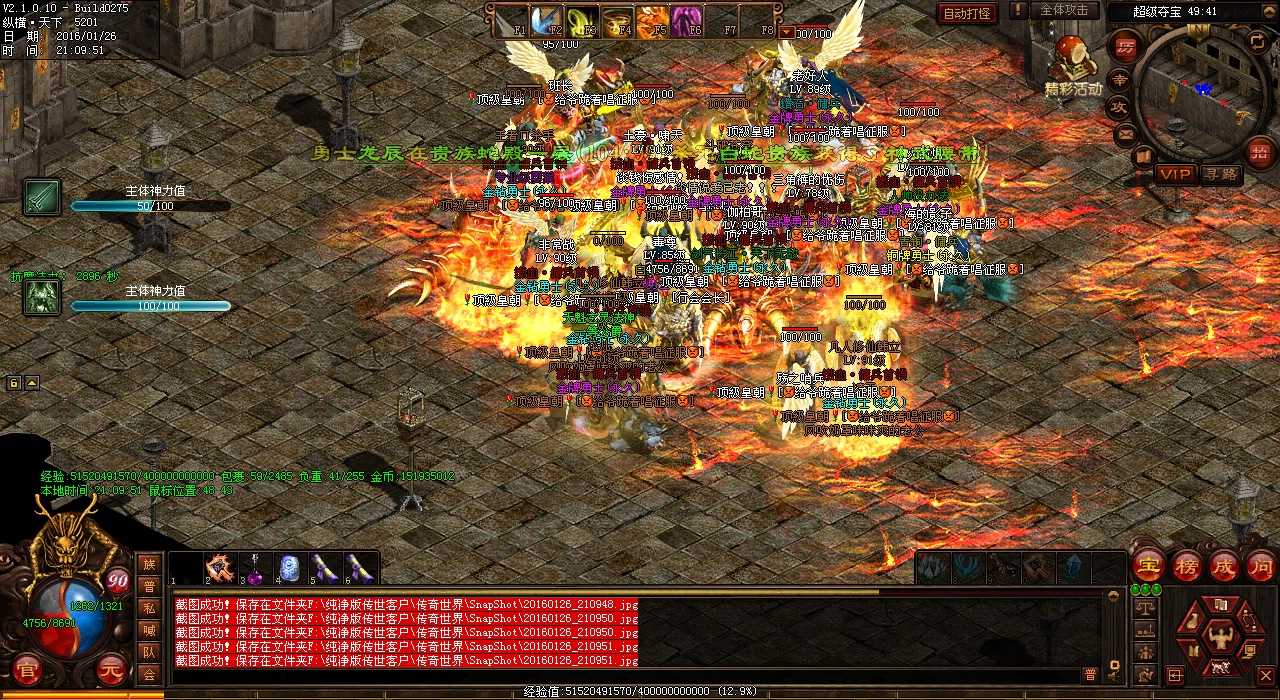The image size is (1280, 700).
Task: Use the blue rune stone in slot 4
Action: pyautogui.click(x=289, y=570)
